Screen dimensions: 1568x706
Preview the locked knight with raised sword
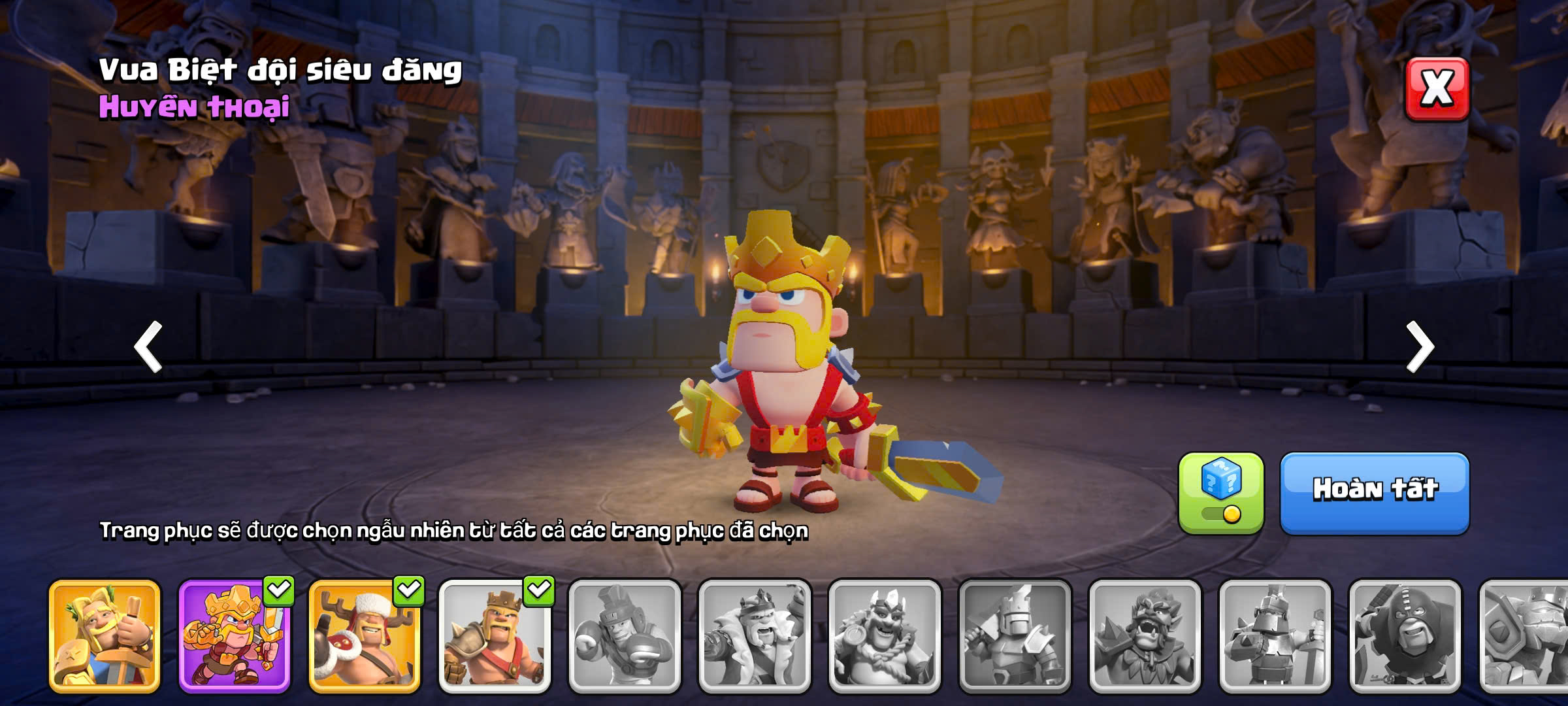click(1015, 636)
